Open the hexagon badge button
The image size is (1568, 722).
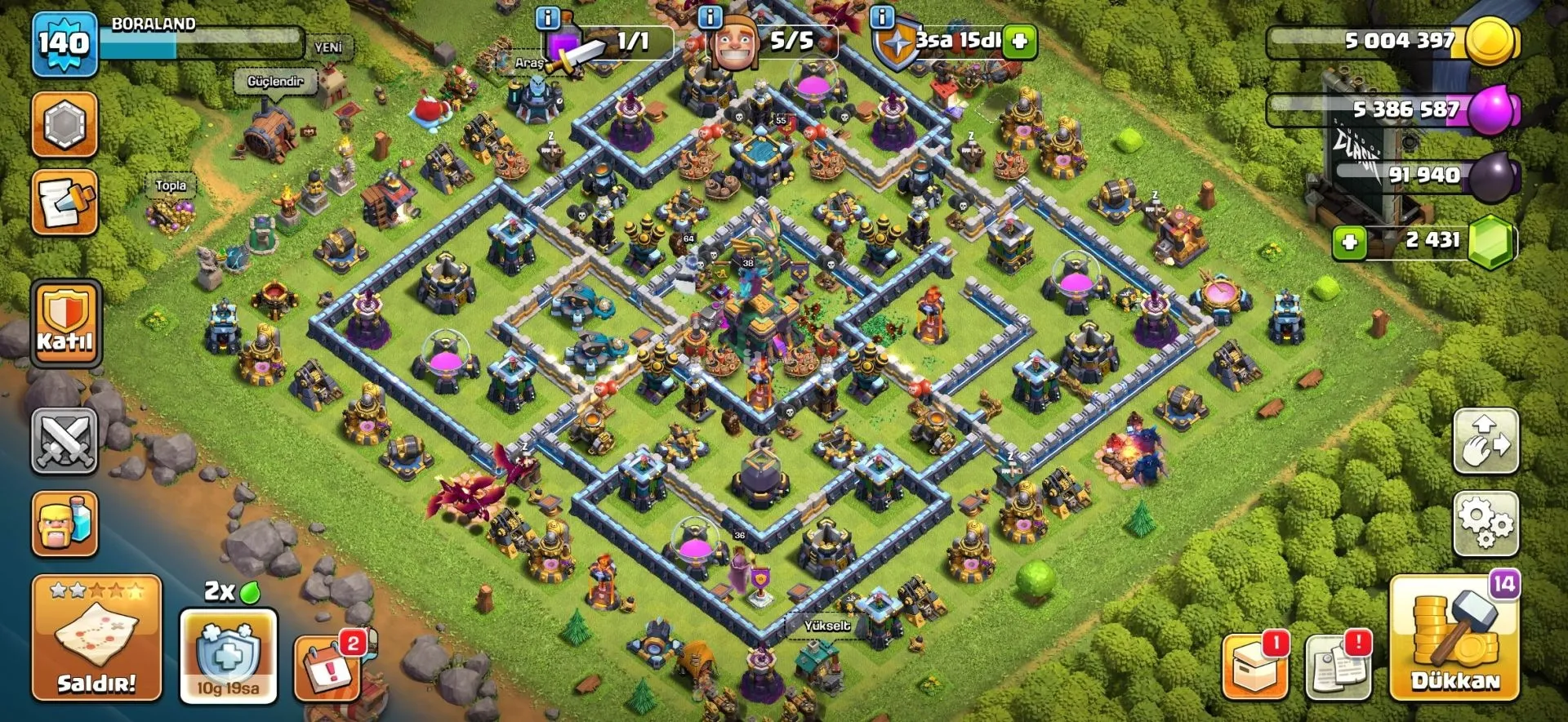65,125
